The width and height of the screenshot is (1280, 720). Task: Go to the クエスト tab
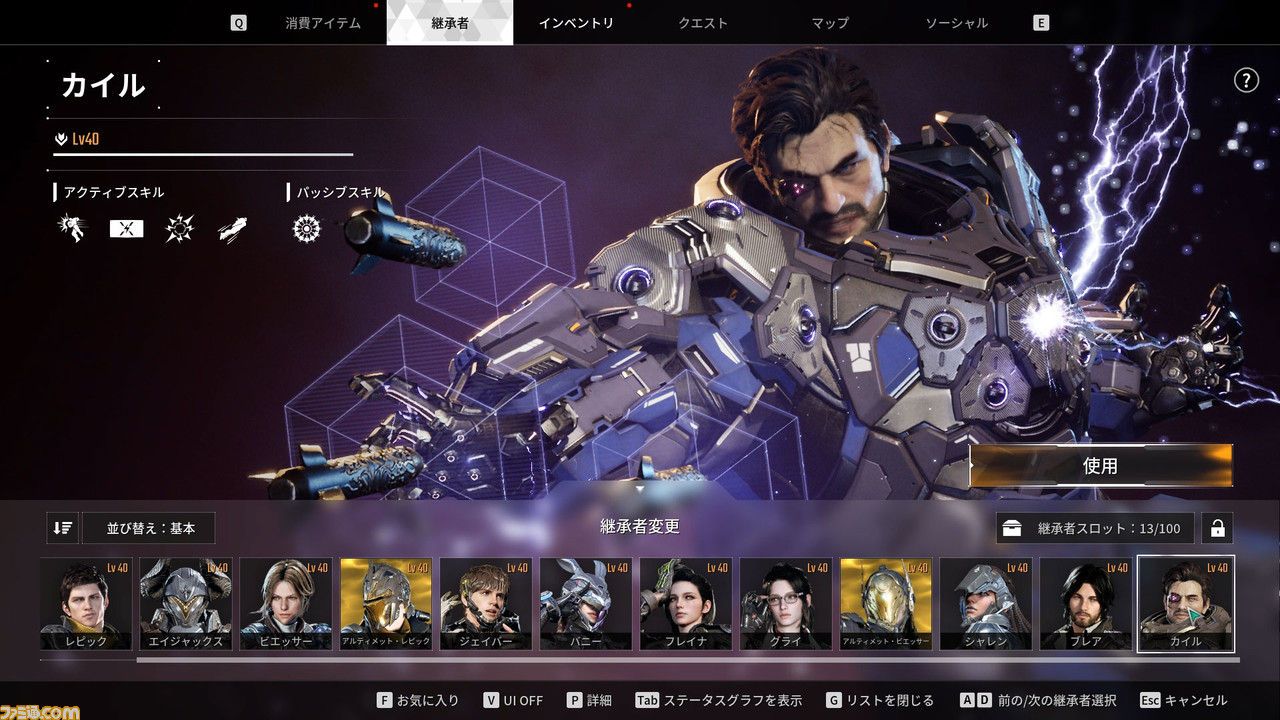pyautogui.click(x=703, y=23)
